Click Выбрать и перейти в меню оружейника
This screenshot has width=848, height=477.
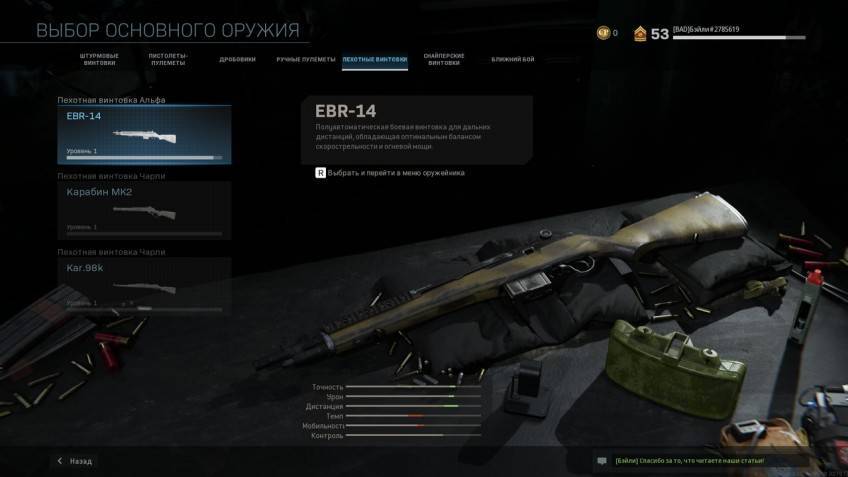pos(390,173)
